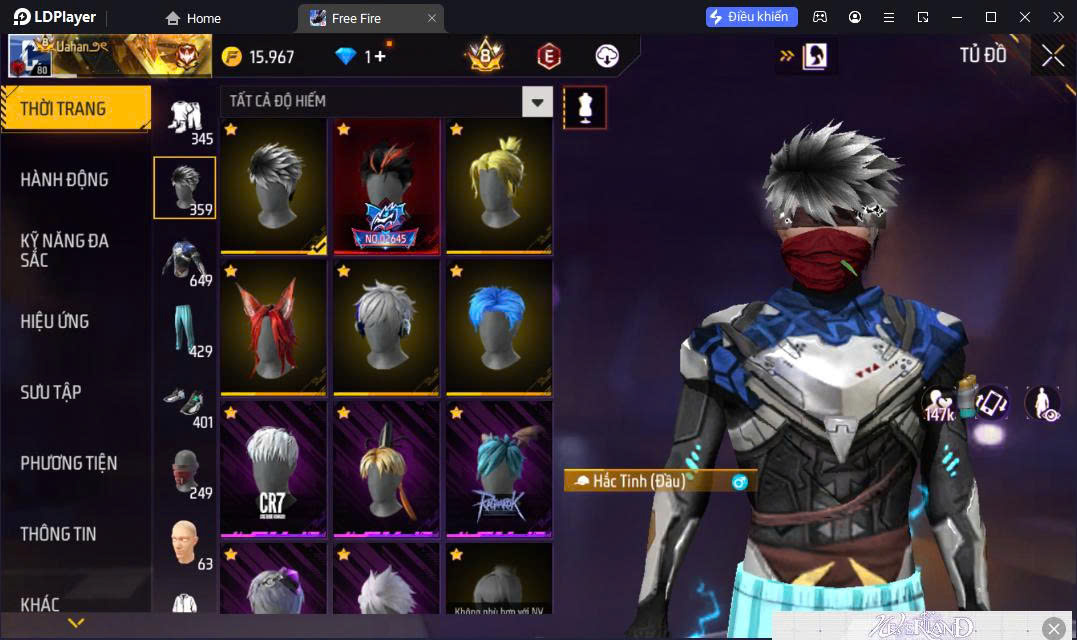Screen dimensions: 1077x640
Task: Select the CR7 white hair item
Action: point(273,468)
